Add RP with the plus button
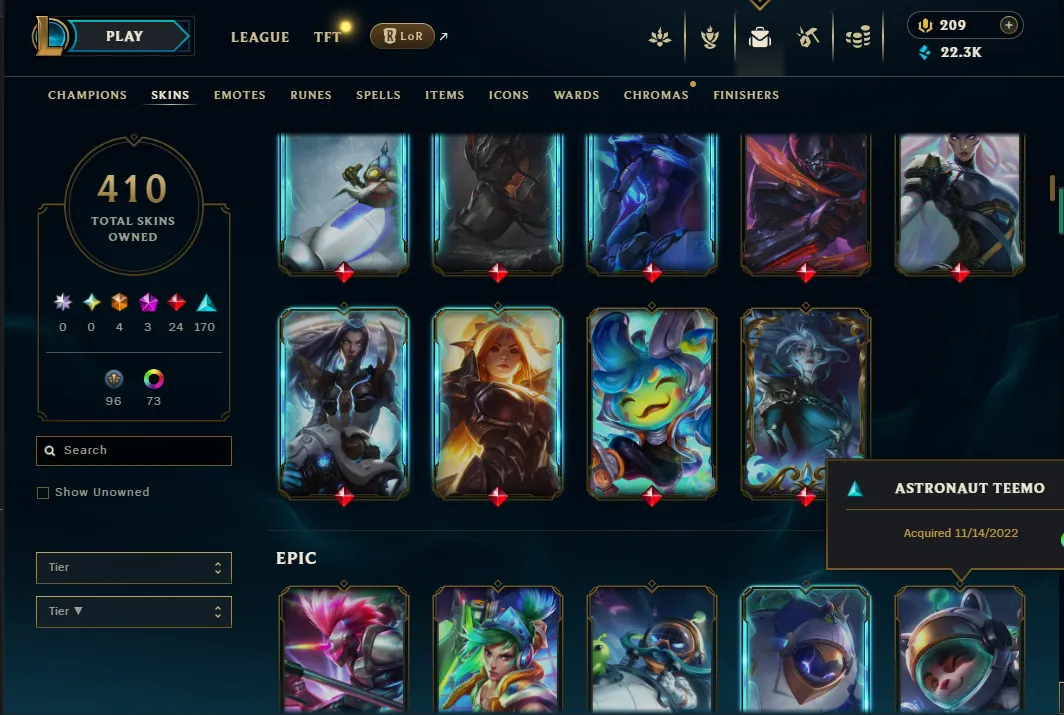The height and width of the screenshot is (715, 1064). 1009,25
